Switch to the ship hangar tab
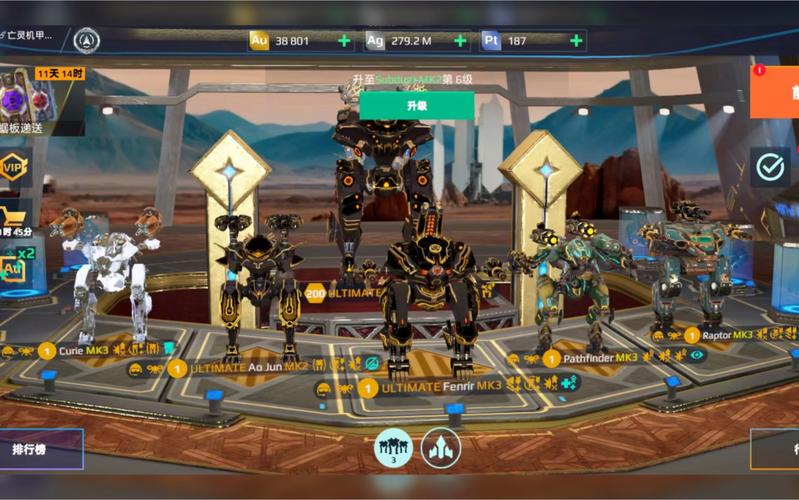This screenshot has height=500, width=799. [441, 447]
